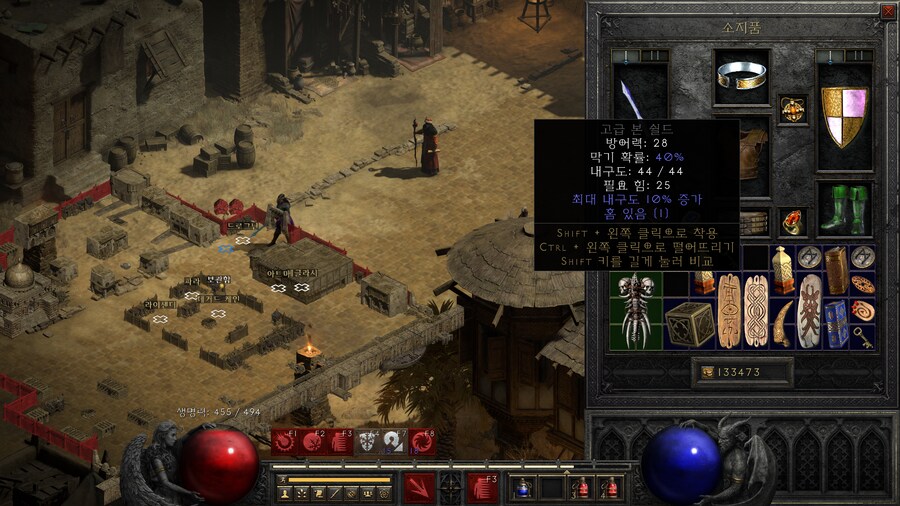Click the equipped red gem ring
Image resolution: width=900 pixels, height=506 pixels.
click(793, 222)
